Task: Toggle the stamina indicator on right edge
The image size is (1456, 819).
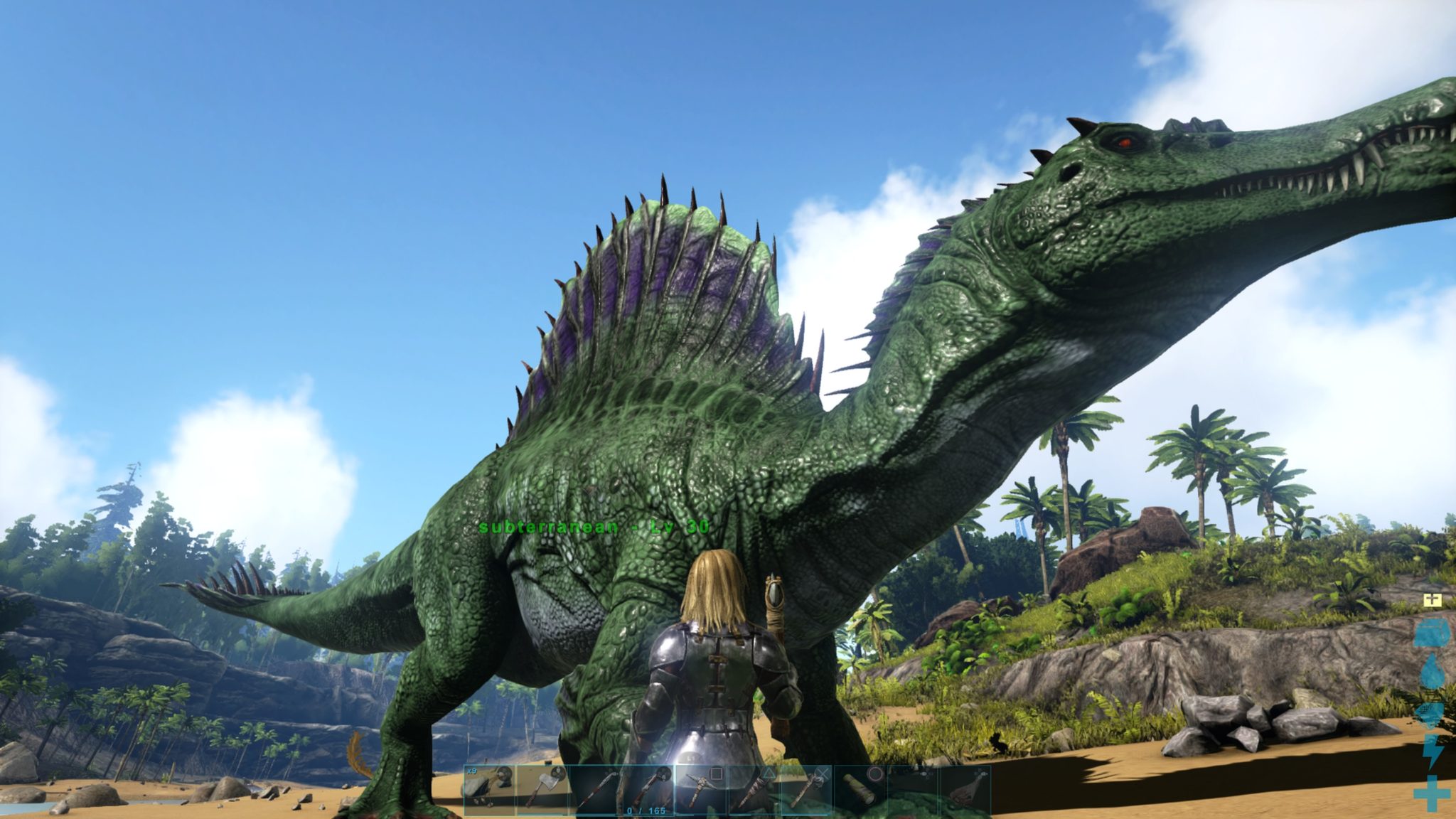Action: [x=1433, y=751]
